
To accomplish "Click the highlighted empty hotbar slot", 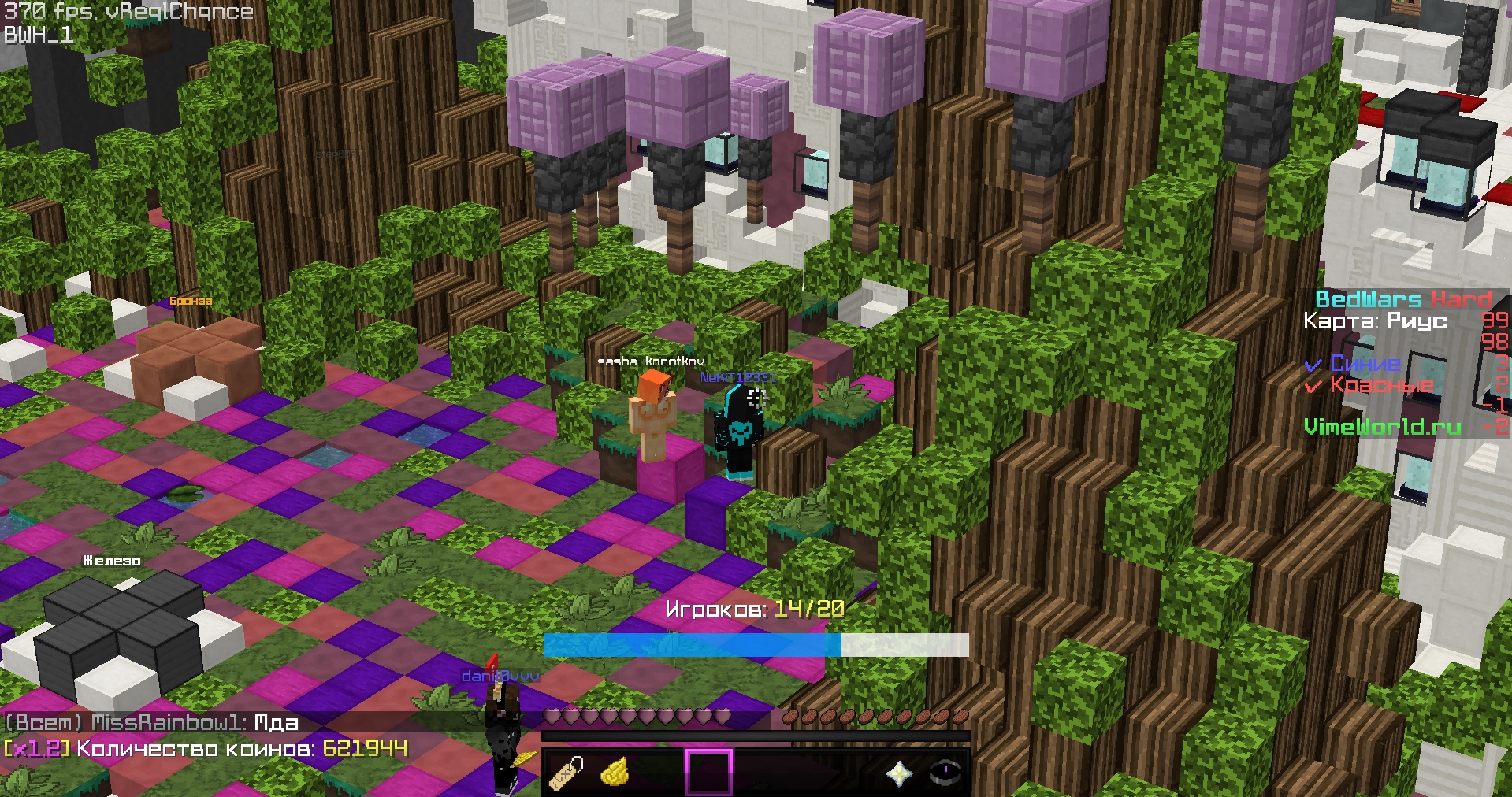I will (x=709, y=773).
